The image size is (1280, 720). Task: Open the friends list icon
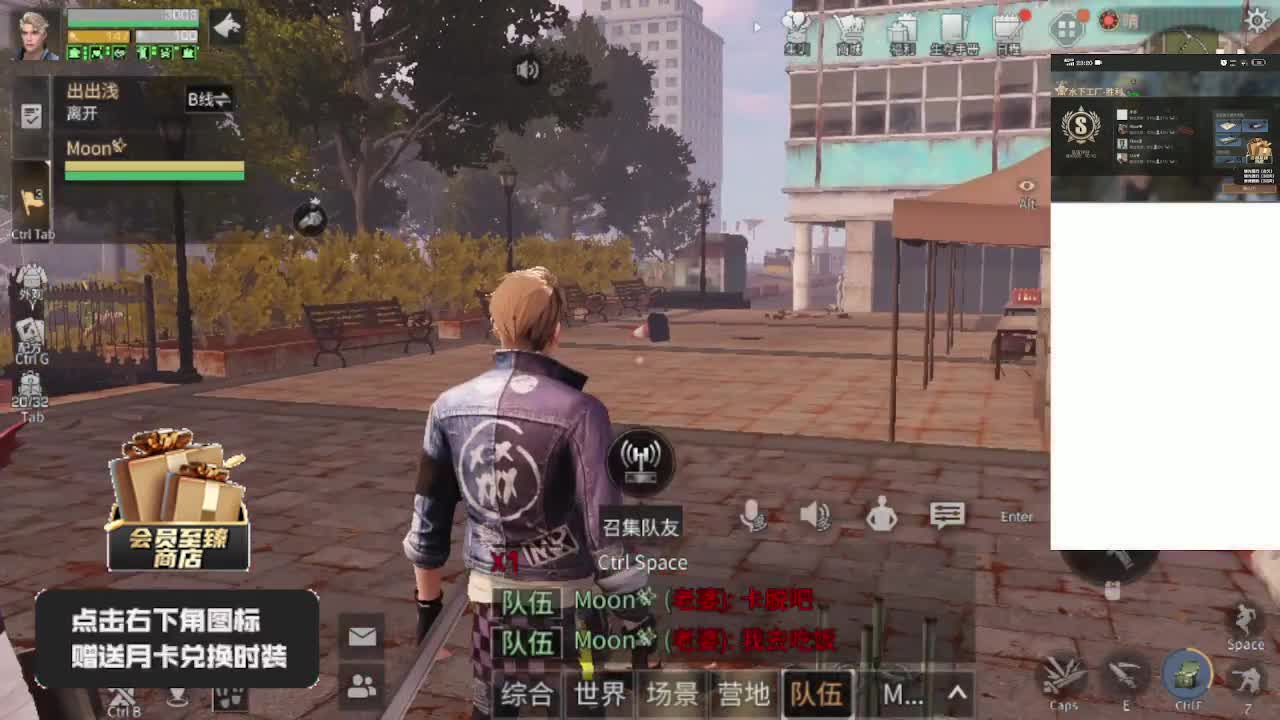360,685
